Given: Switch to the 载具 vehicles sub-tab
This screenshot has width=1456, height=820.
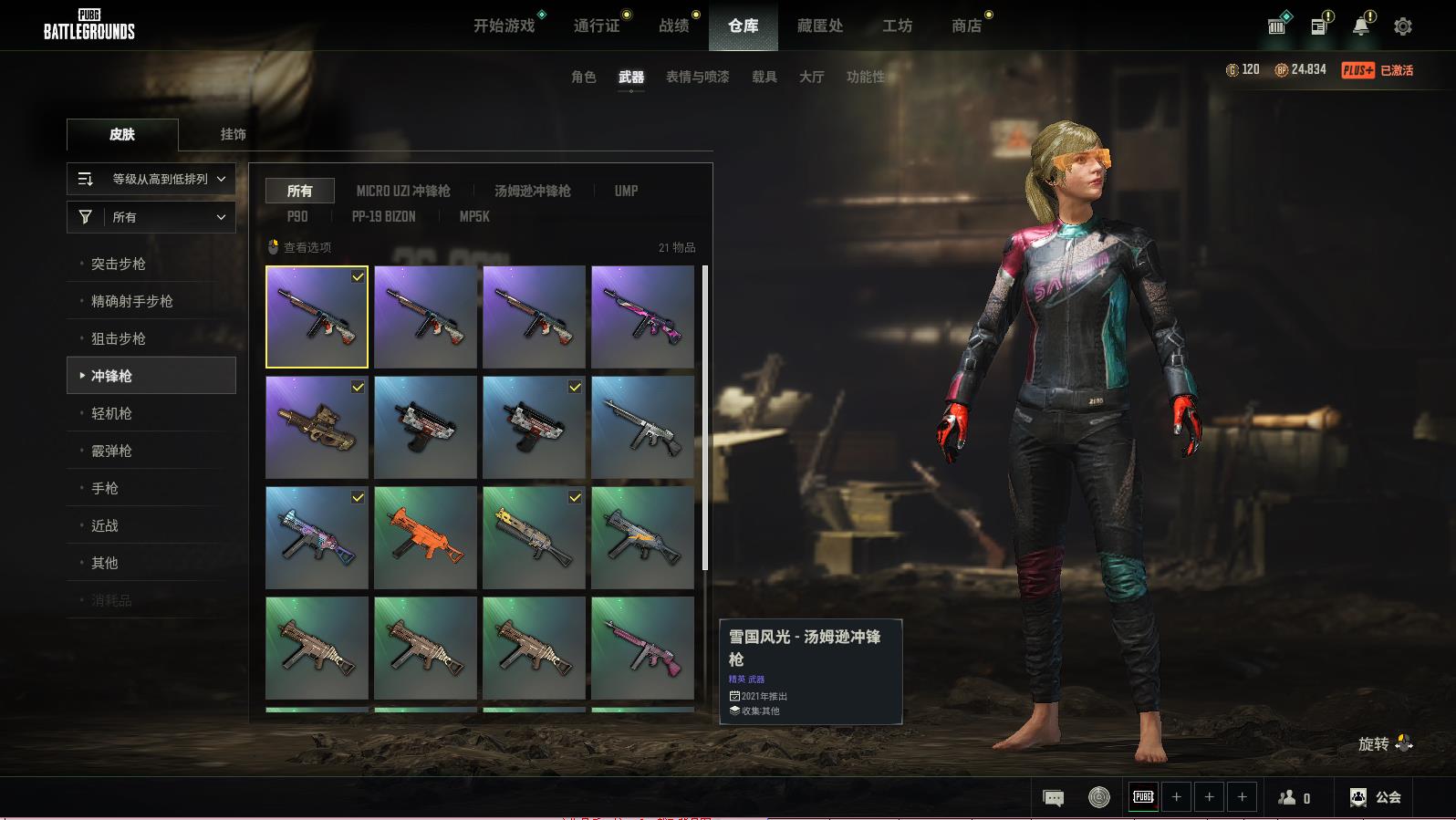Looking at the screenshot, I should coord(764,77).
